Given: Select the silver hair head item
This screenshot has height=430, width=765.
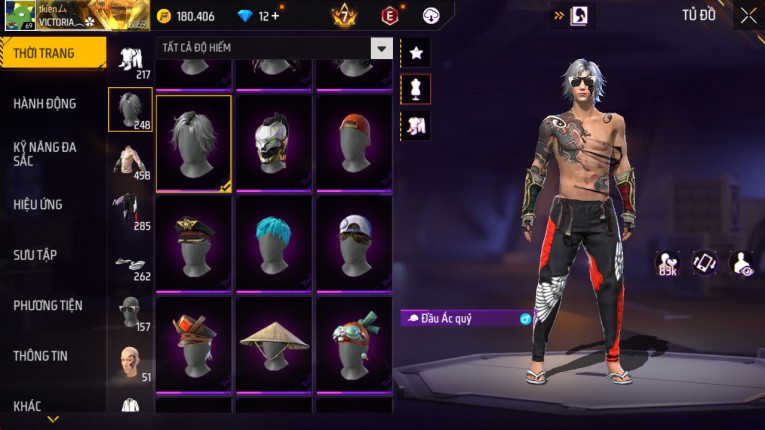Looking at the screenshot, I should click(x=193, y=142).
